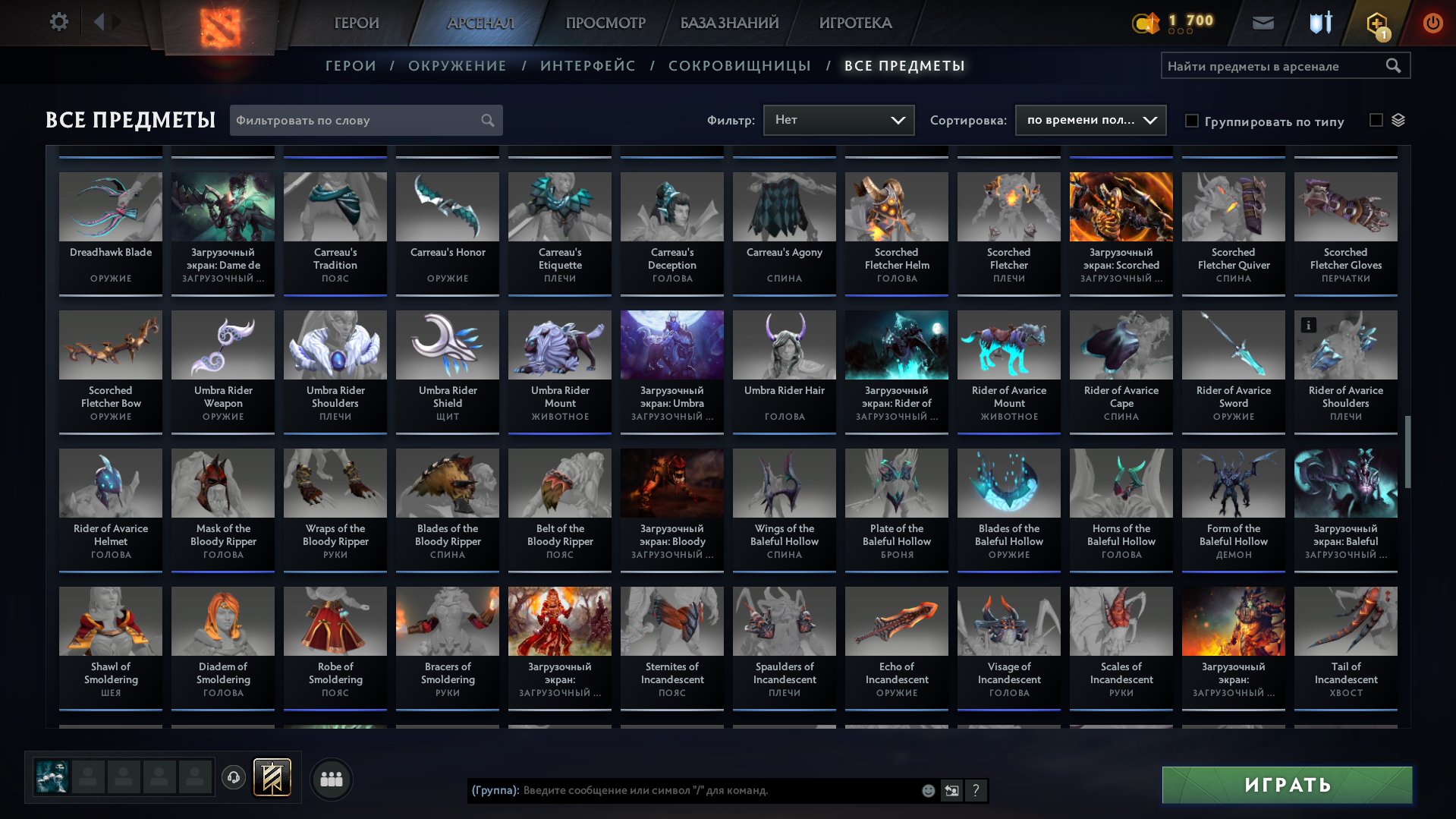Open the mail notifications icon

(1263, 22)
